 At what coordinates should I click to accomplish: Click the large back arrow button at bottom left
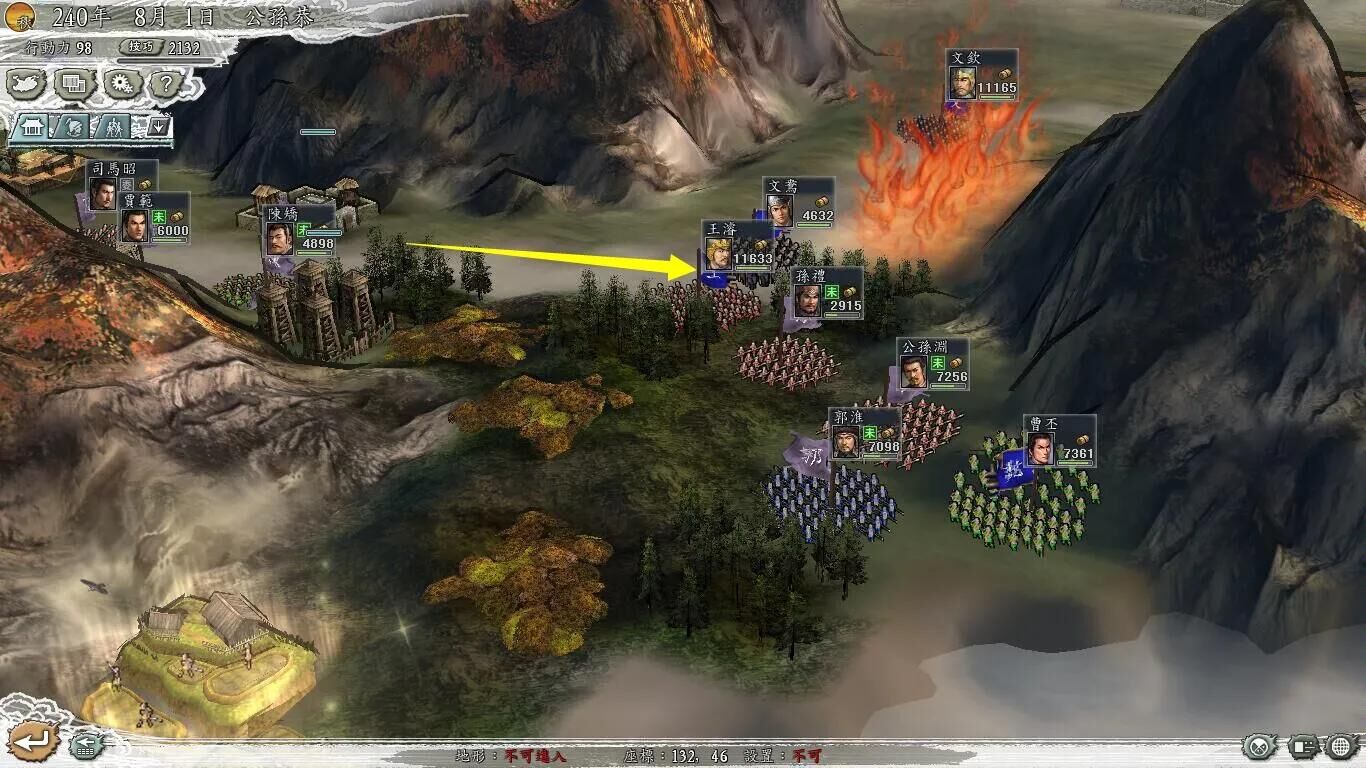click(x=33, y=742)
